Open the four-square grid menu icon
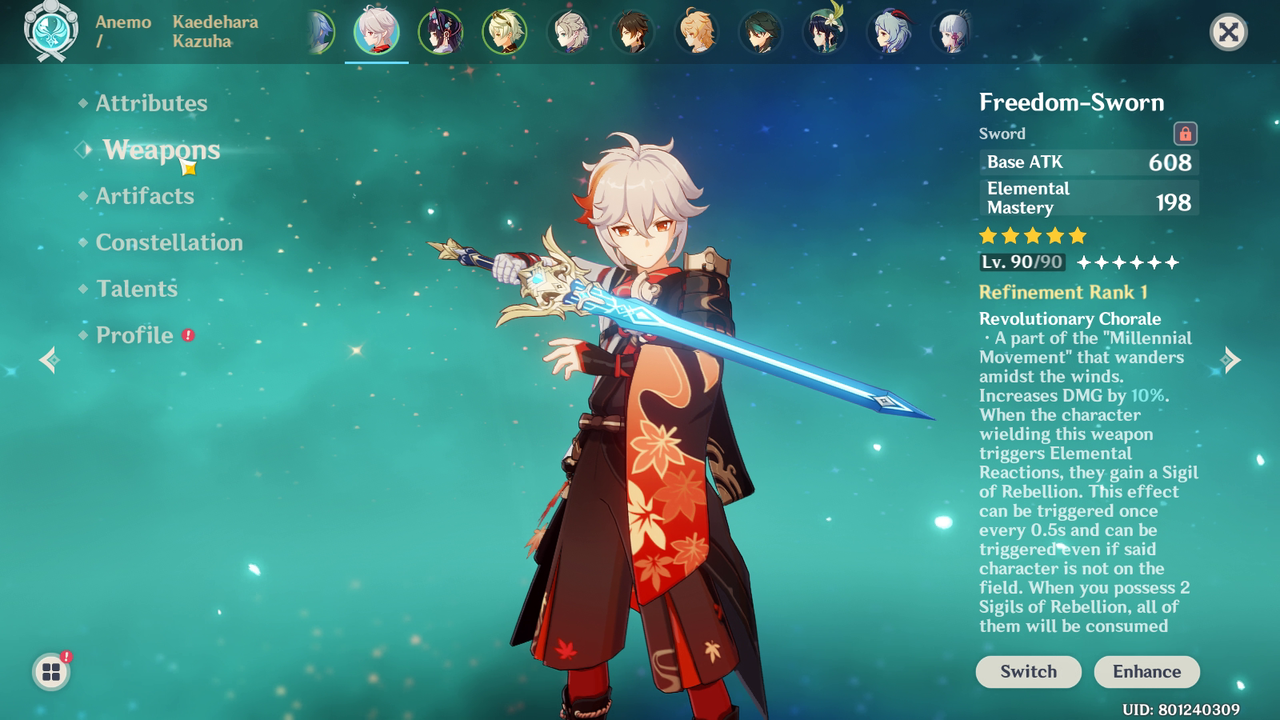1280x720 pixels. pos(51,672)
